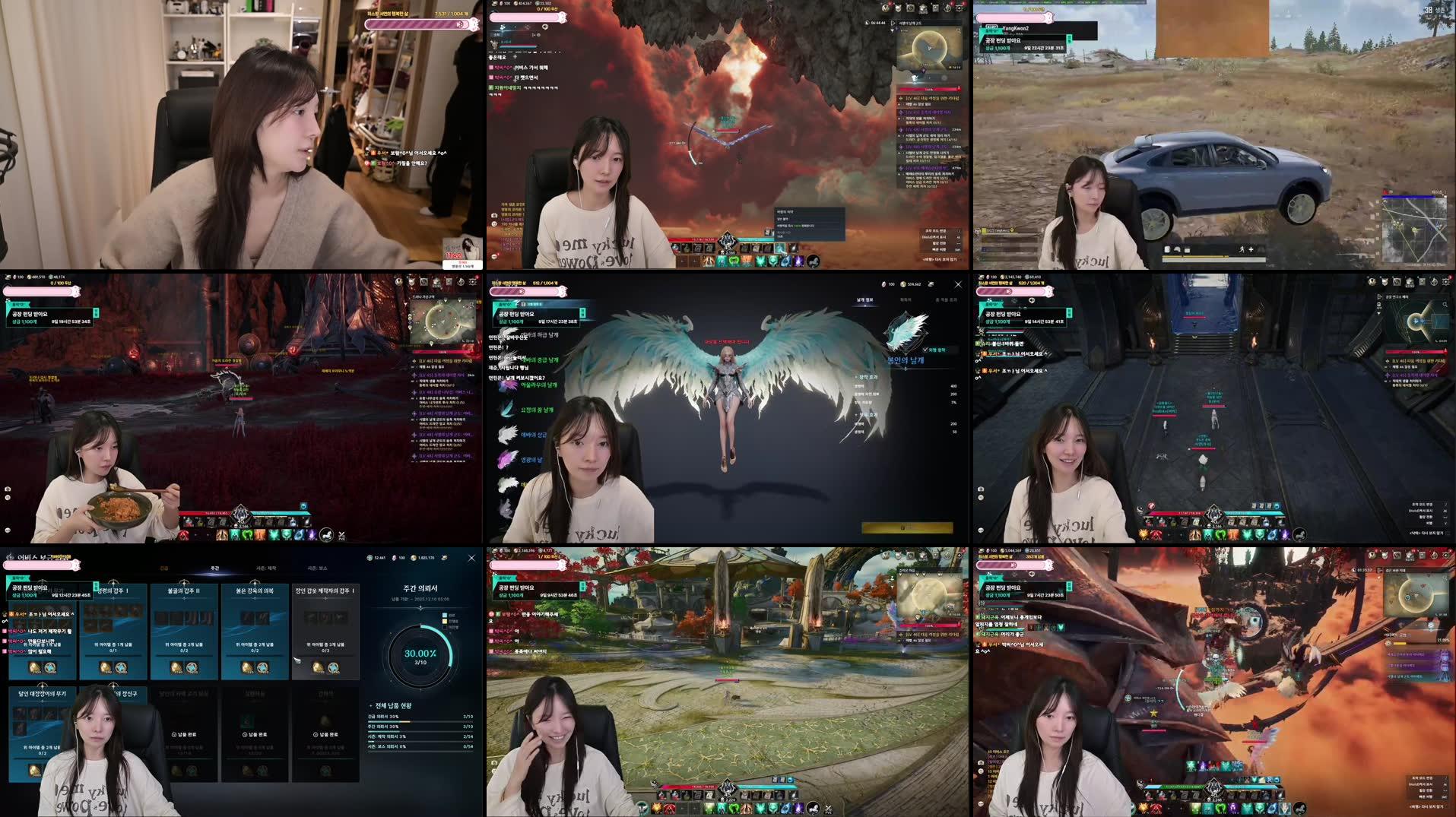Viewport: 1456px width, 817px height.
Task: Click the bag icon above the minimap
Action: pos(923,9)
